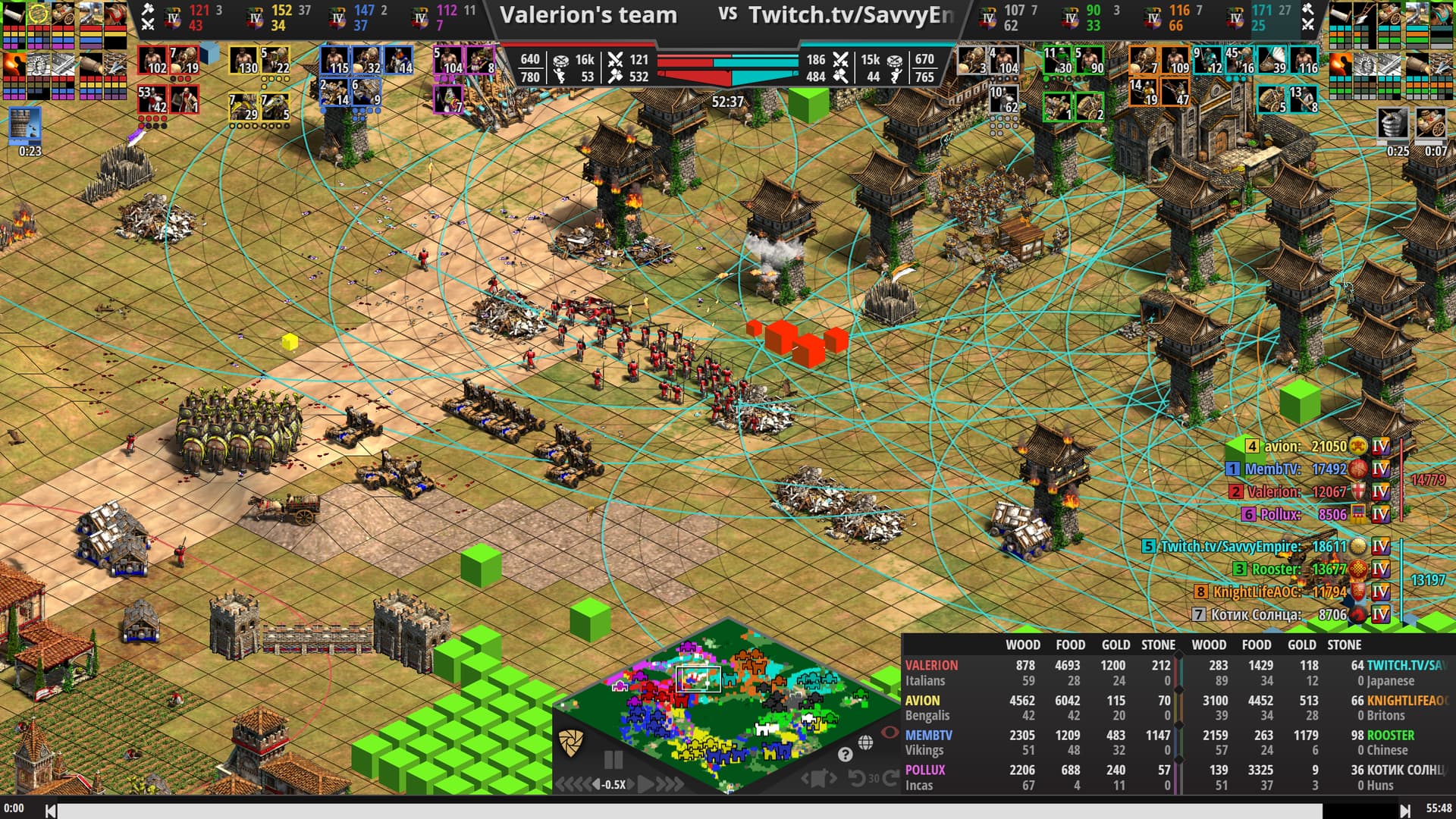Click the crossed swords icon in the top left corner
Image resolution: width=1456 pixels, height=819 pixels.
pyautogui.click(x=149, y=24)
